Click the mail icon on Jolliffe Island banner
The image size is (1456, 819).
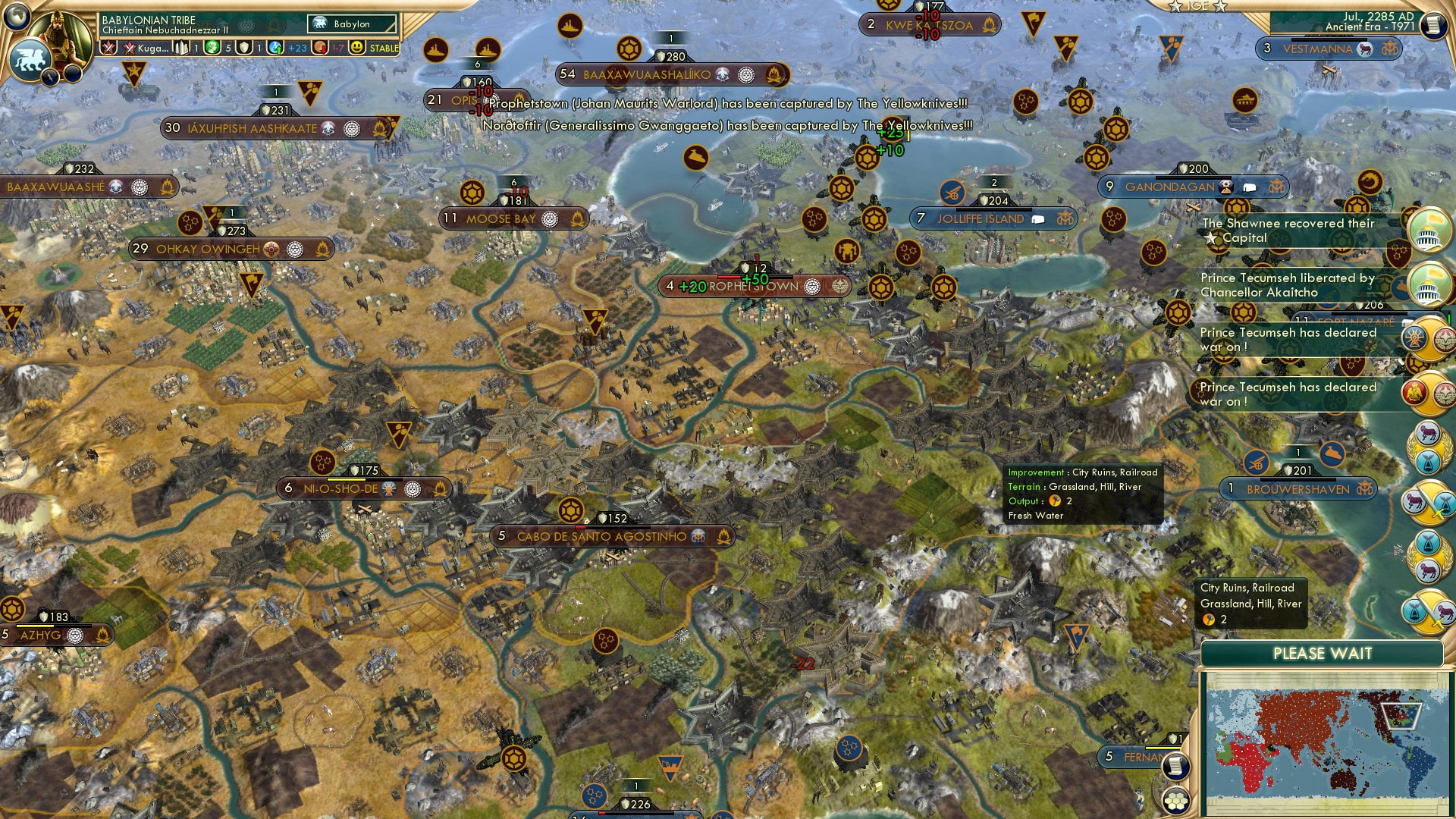click(x=1037, y=218)
